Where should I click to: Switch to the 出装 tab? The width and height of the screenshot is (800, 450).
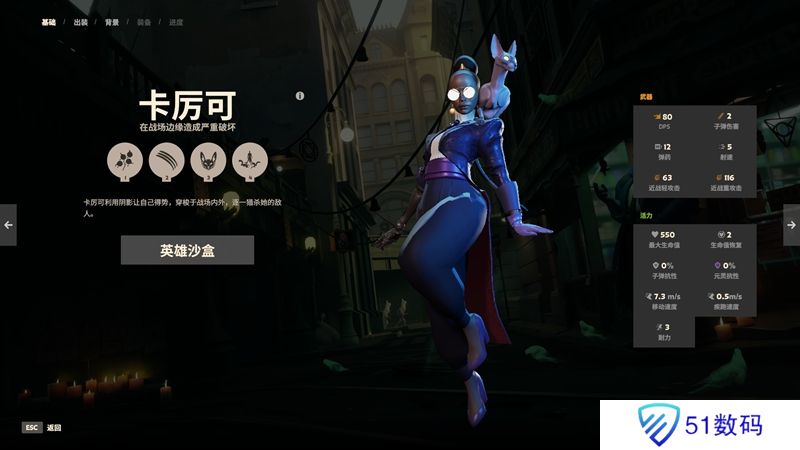pyautogui.click(x=81, y=22)
